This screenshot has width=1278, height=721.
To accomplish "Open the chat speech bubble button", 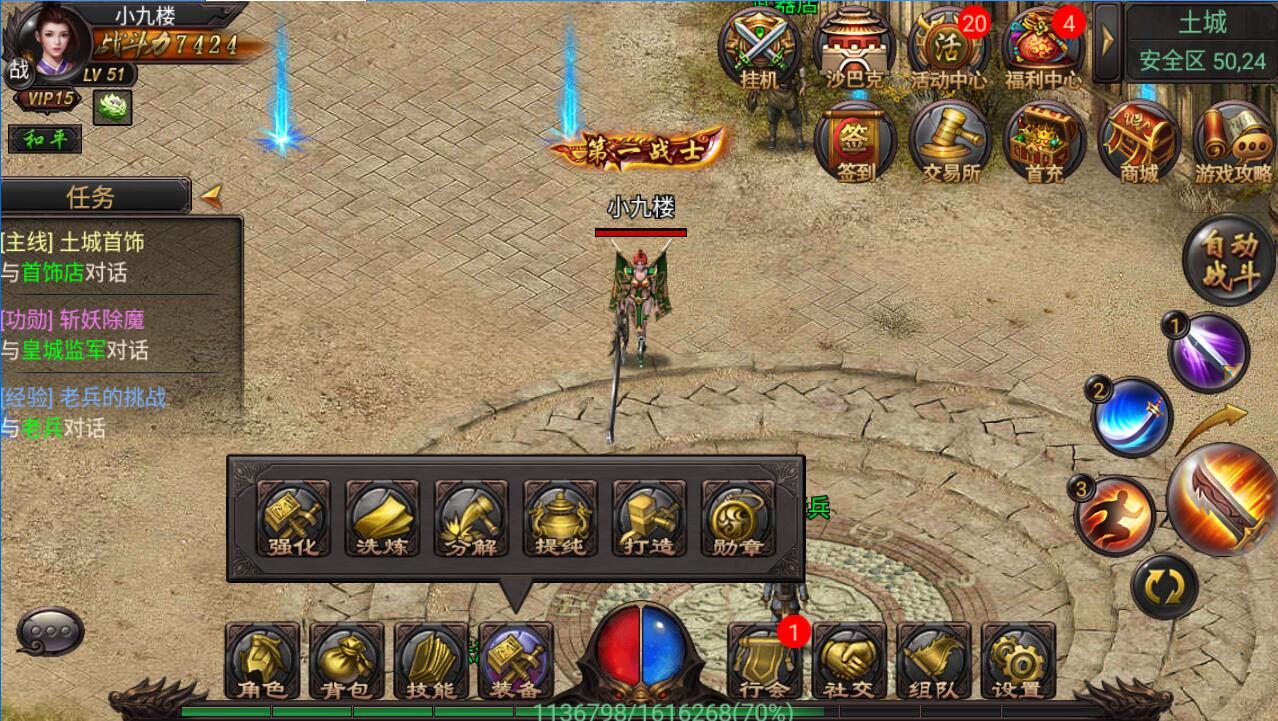I will (50, 631).
